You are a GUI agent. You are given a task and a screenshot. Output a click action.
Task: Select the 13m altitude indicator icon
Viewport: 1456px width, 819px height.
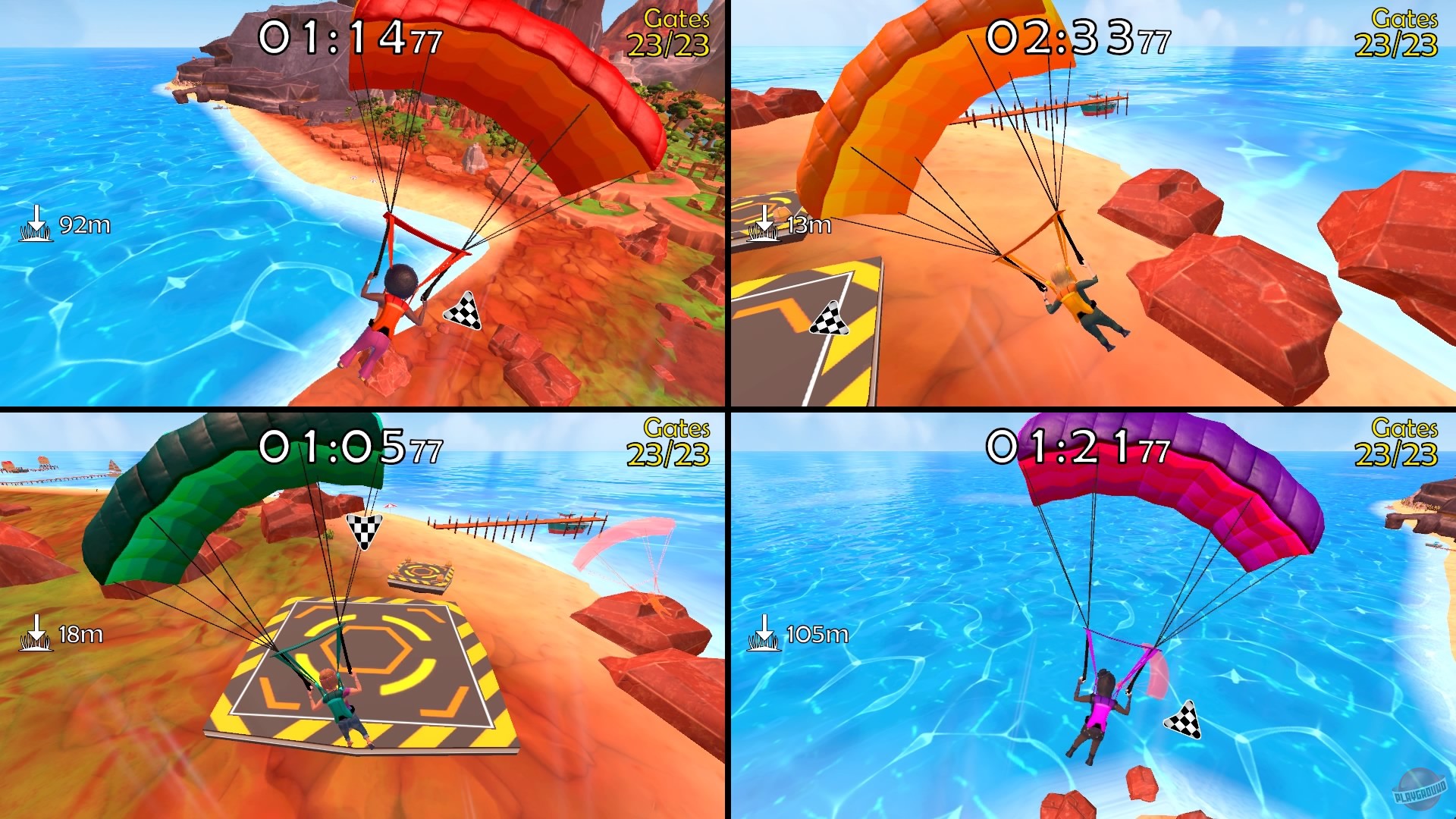click(765, 222)
